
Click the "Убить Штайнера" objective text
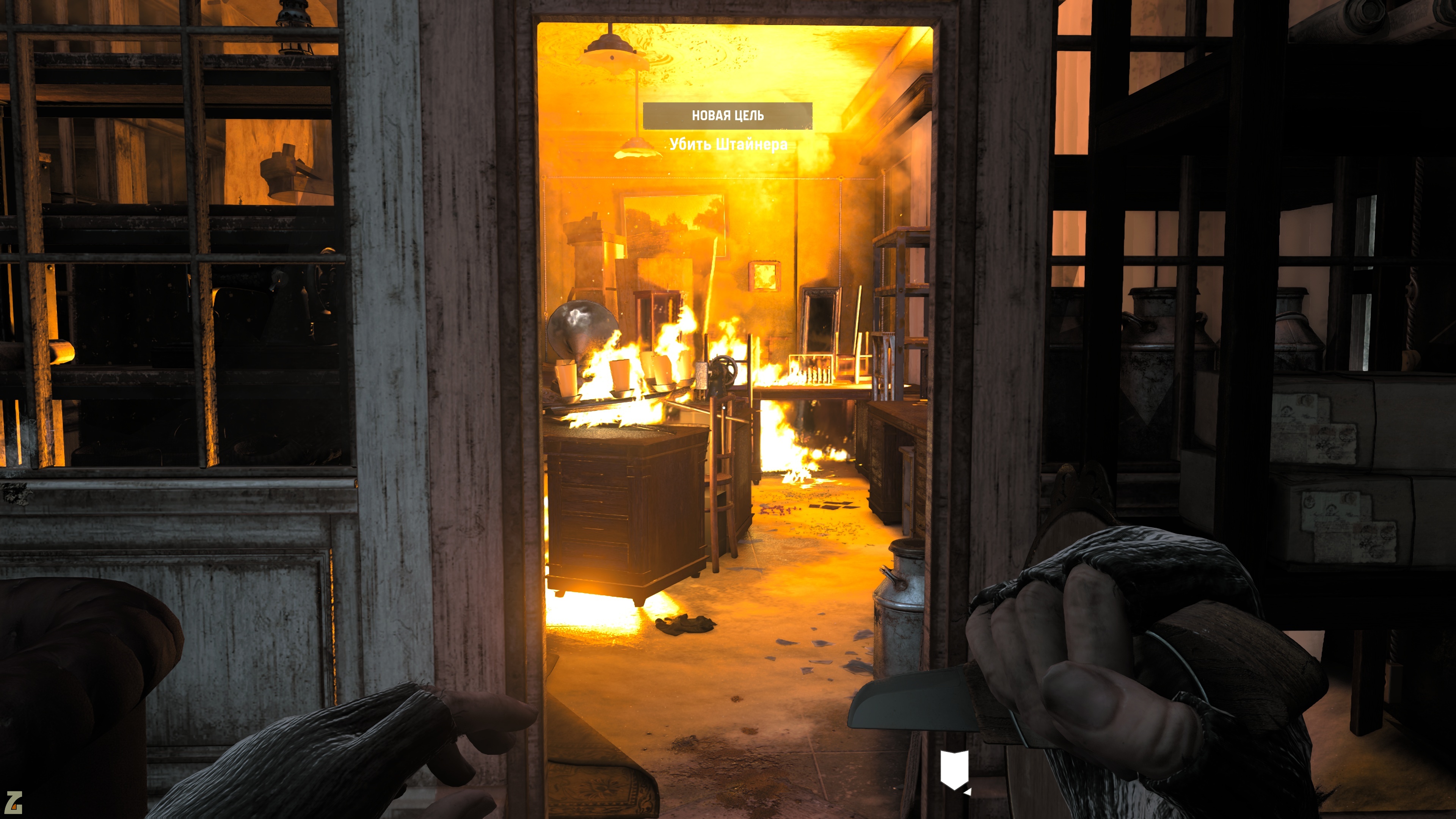(x=728, y=145)
